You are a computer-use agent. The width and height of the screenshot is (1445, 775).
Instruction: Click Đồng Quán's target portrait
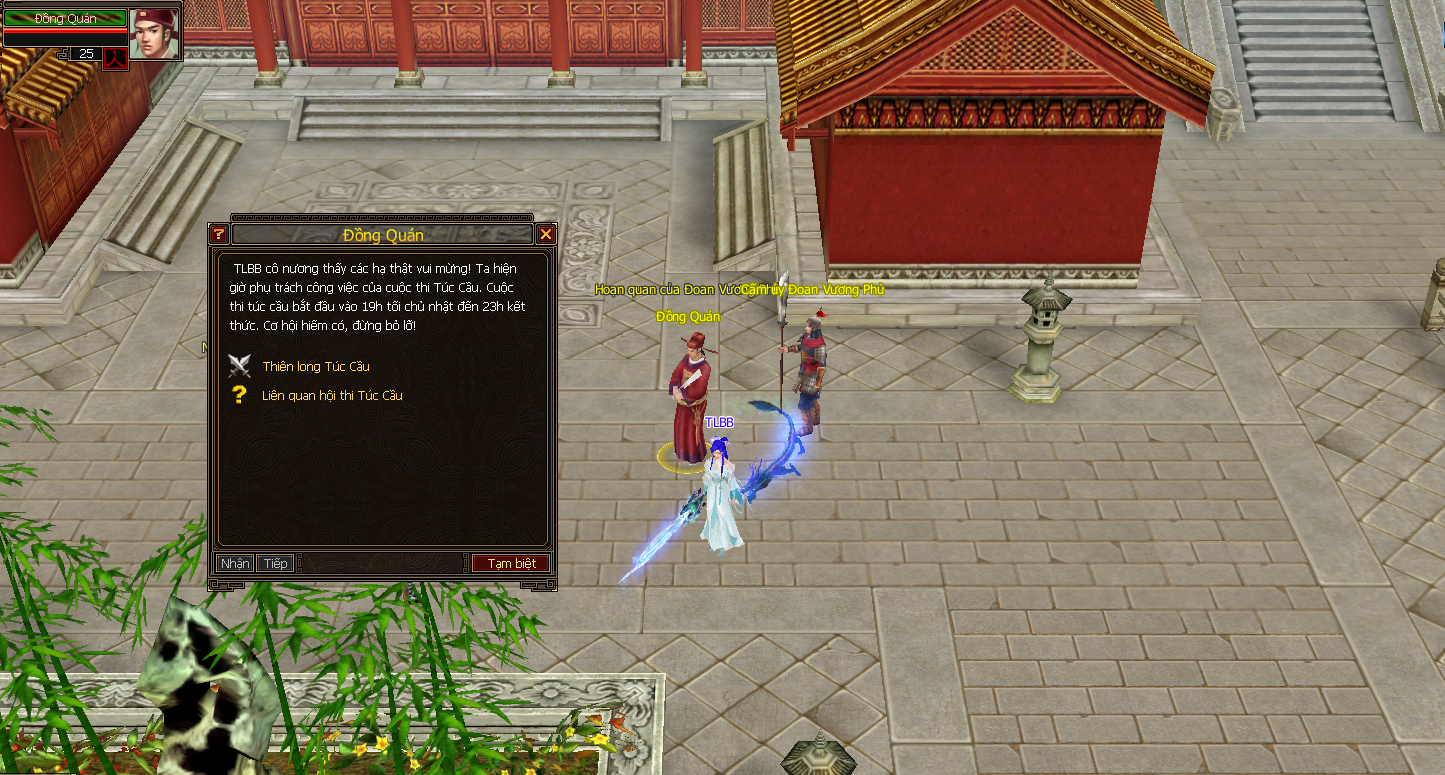(154, 33)
